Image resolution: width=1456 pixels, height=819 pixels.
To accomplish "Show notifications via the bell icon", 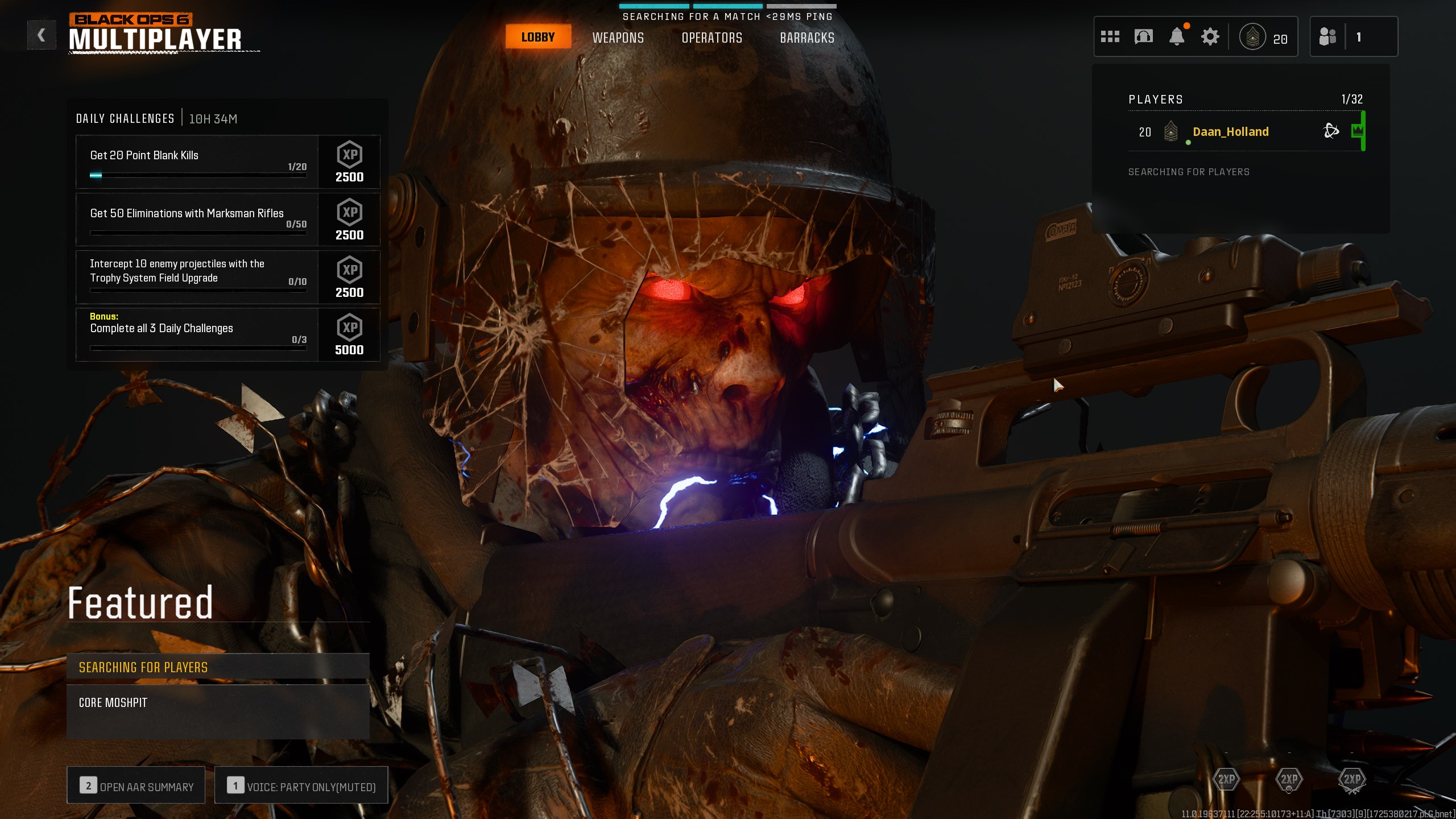I will click(x=1176, y=37).
